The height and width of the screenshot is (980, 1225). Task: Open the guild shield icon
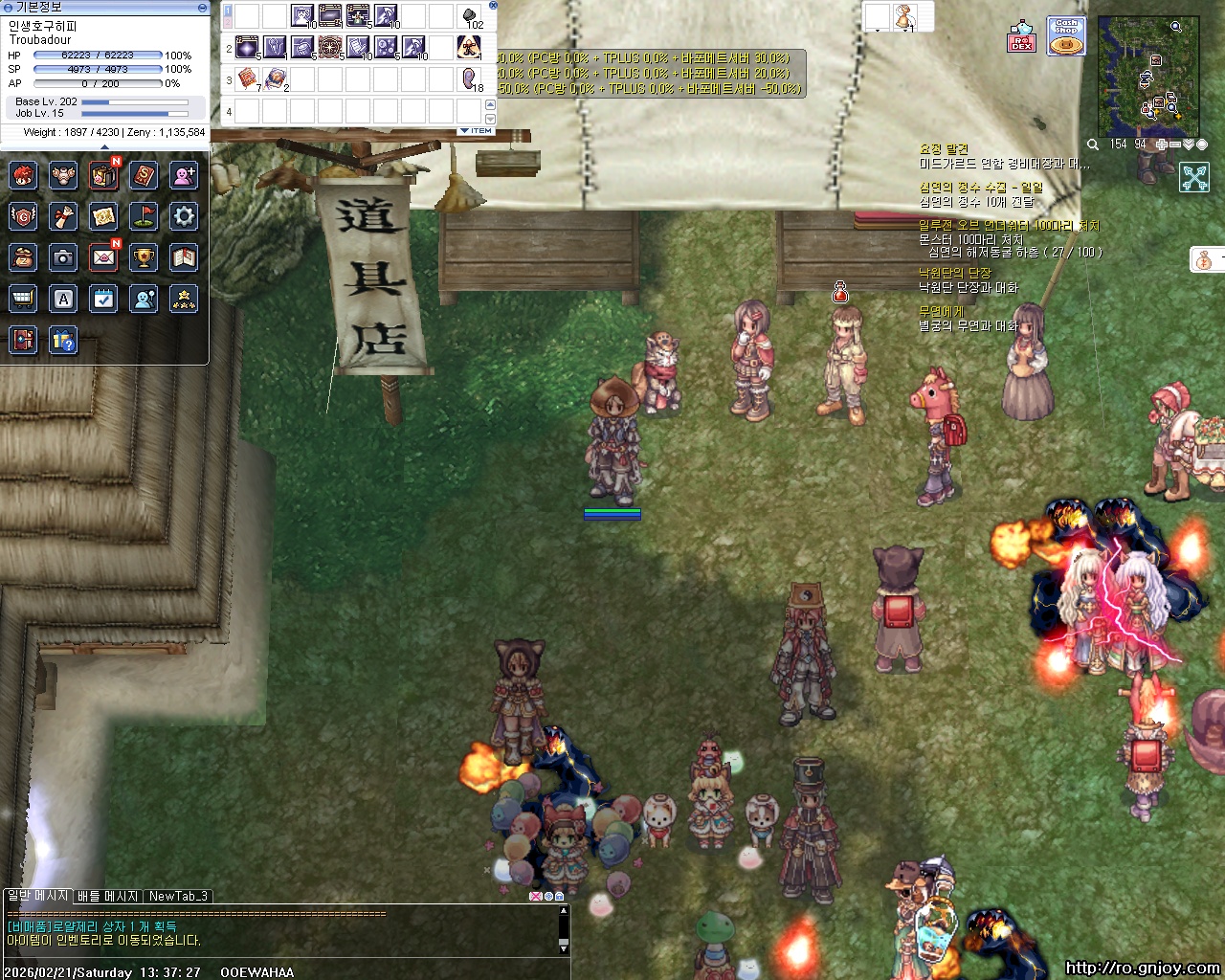[23, 216]
